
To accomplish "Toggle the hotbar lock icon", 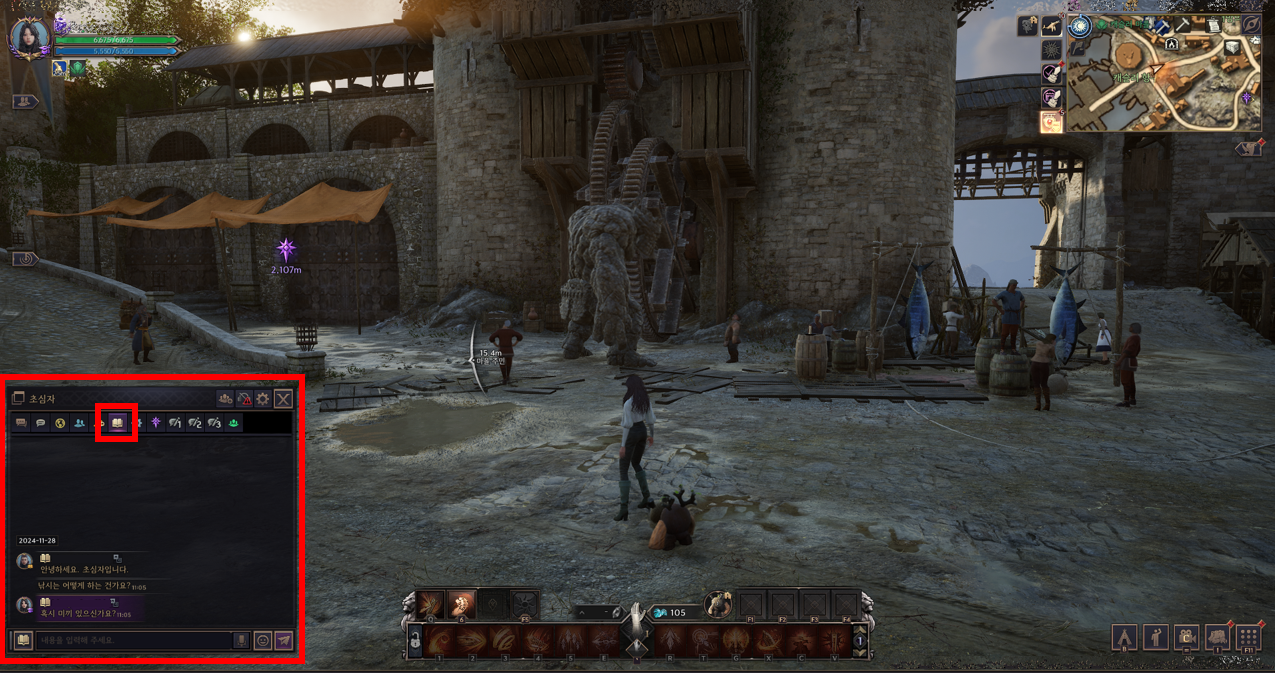I will (x=416, y=641).
